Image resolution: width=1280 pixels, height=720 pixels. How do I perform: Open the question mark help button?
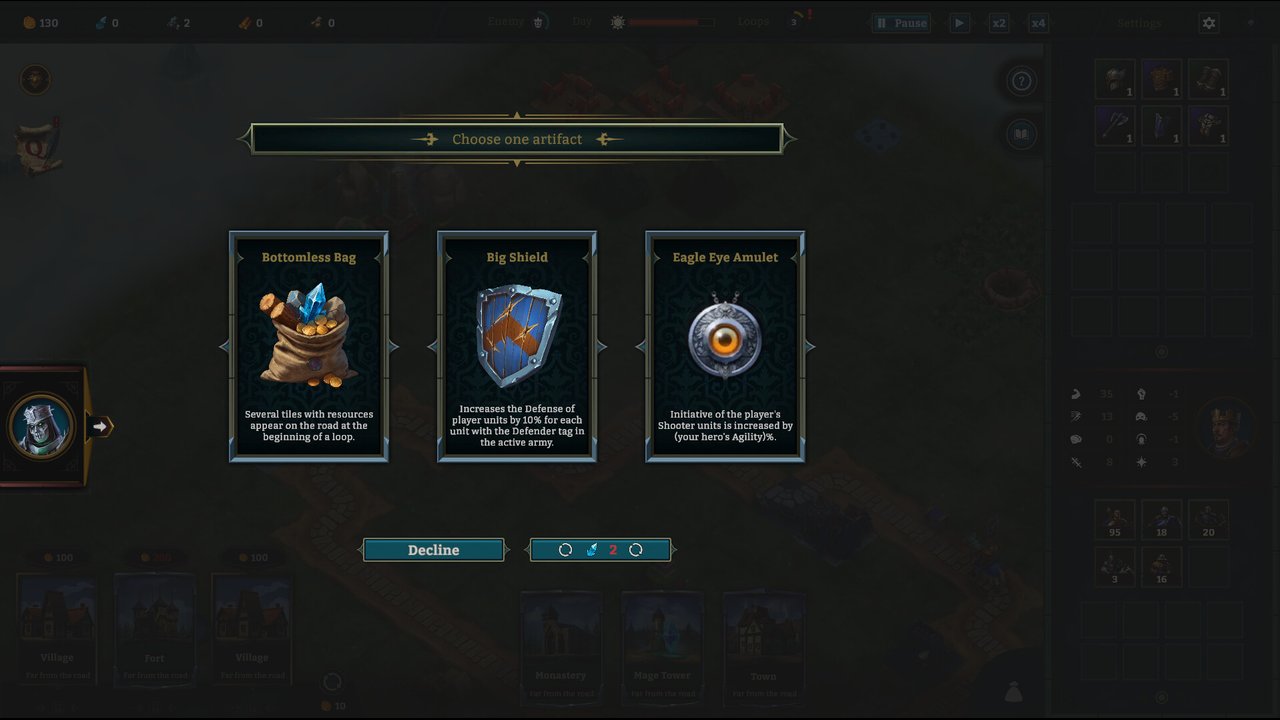tap(1021, 81)
